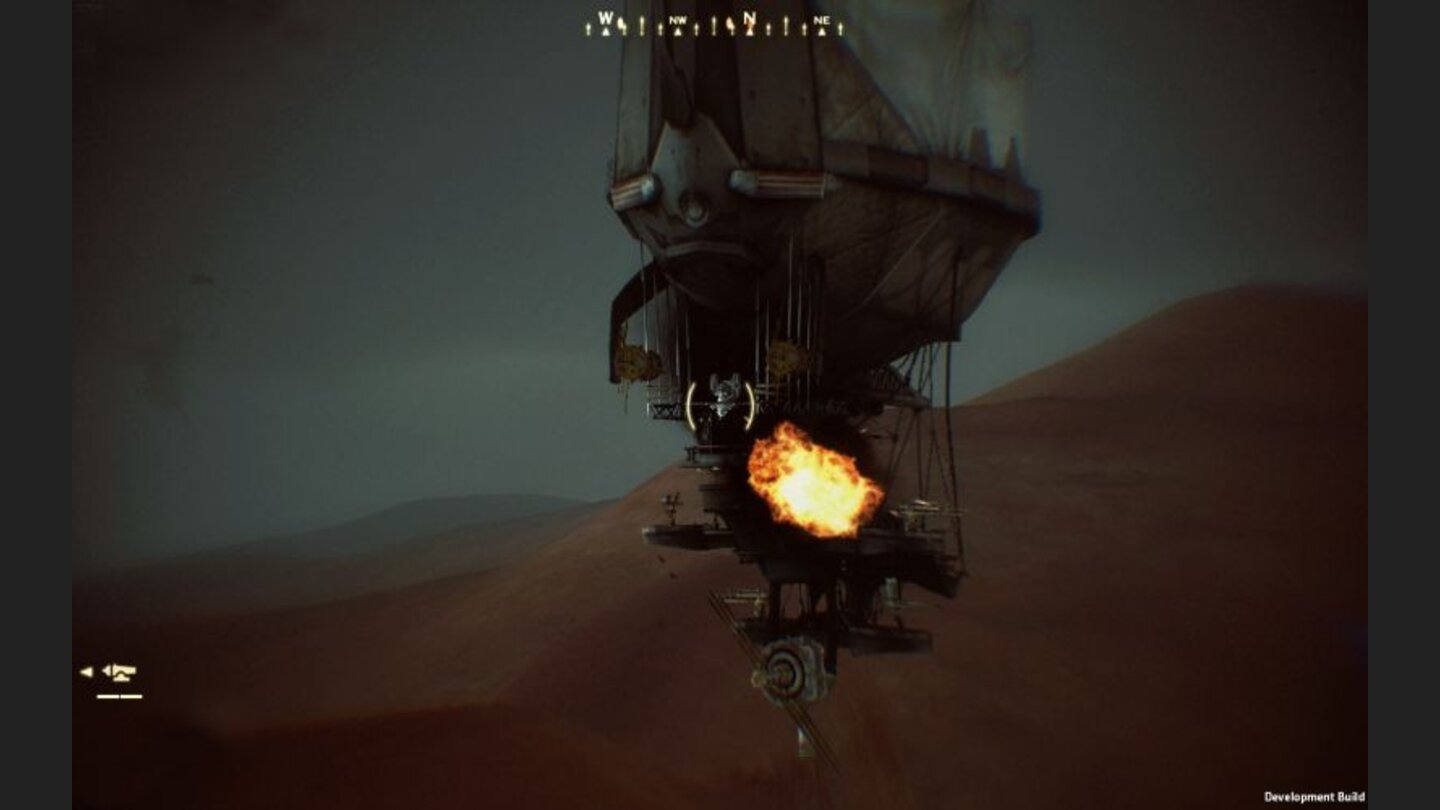This screenshot has height=810, width=1440.
Task: Click the W compass heading label
Action: point(607,17)
